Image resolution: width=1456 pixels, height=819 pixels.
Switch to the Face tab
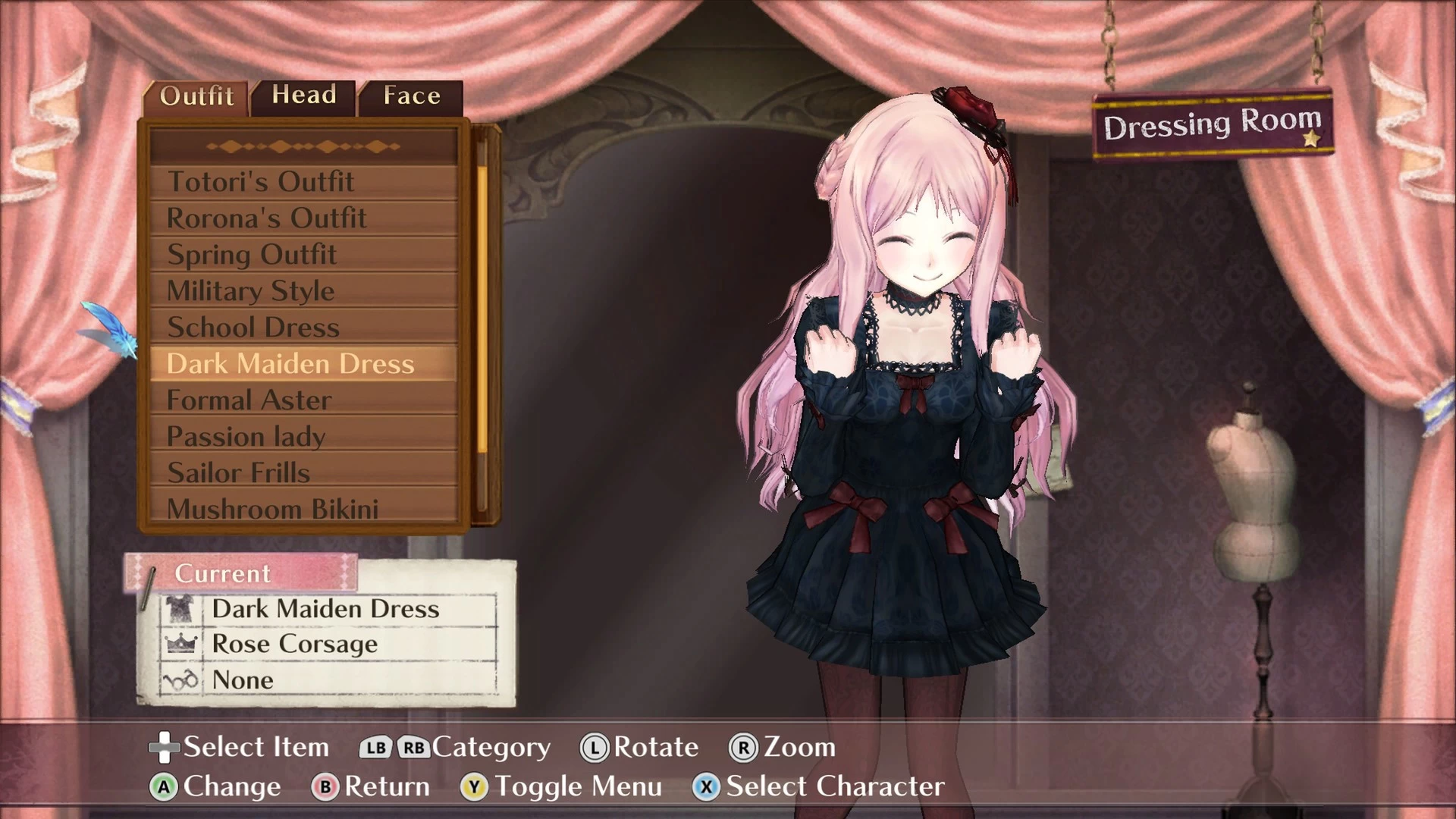click(x=410, y=95)
